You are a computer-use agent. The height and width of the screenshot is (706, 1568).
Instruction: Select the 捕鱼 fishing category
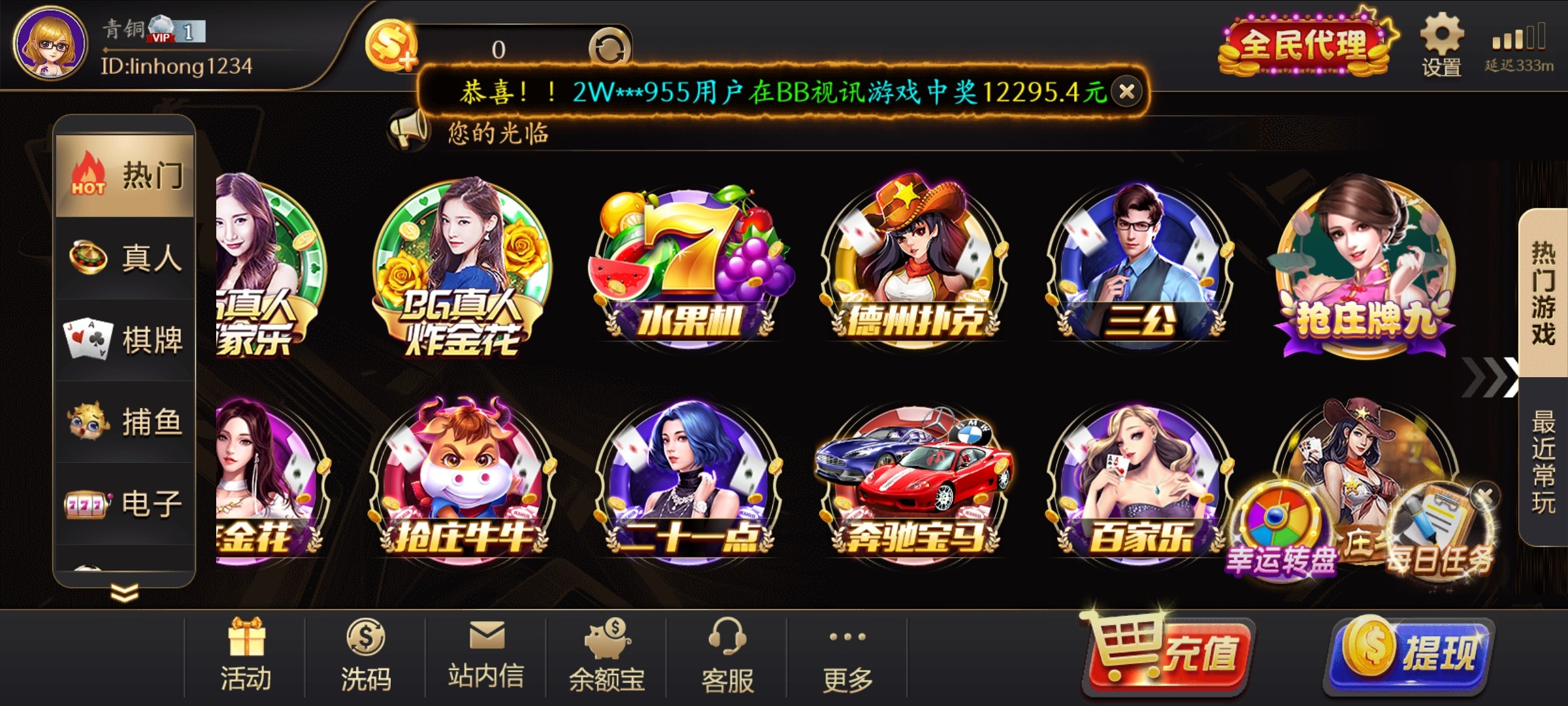pyautogui.click(x=124, y=422)
